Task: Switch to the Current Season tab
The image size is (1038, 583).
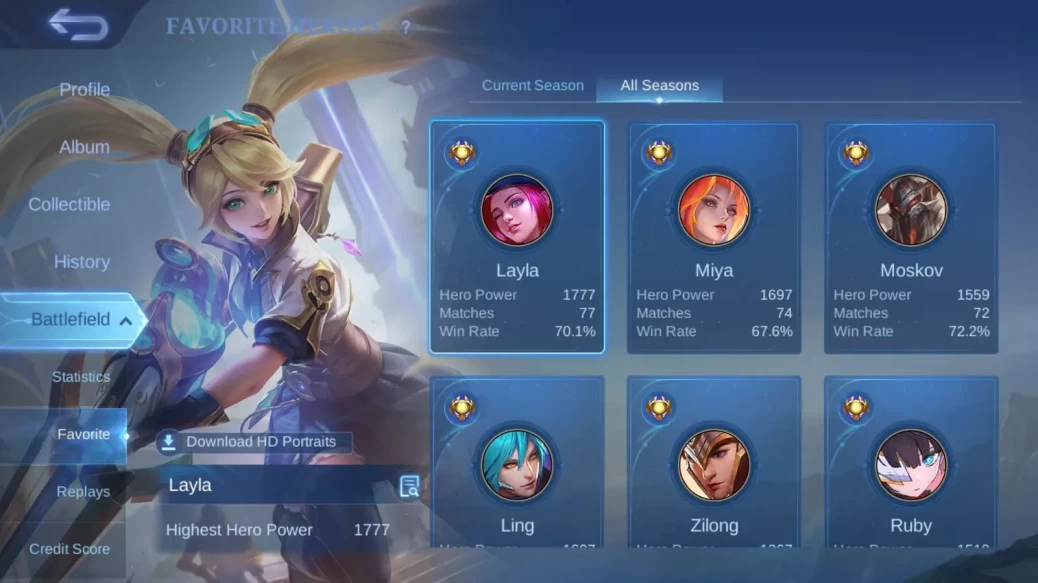Action: coord(532,86)
